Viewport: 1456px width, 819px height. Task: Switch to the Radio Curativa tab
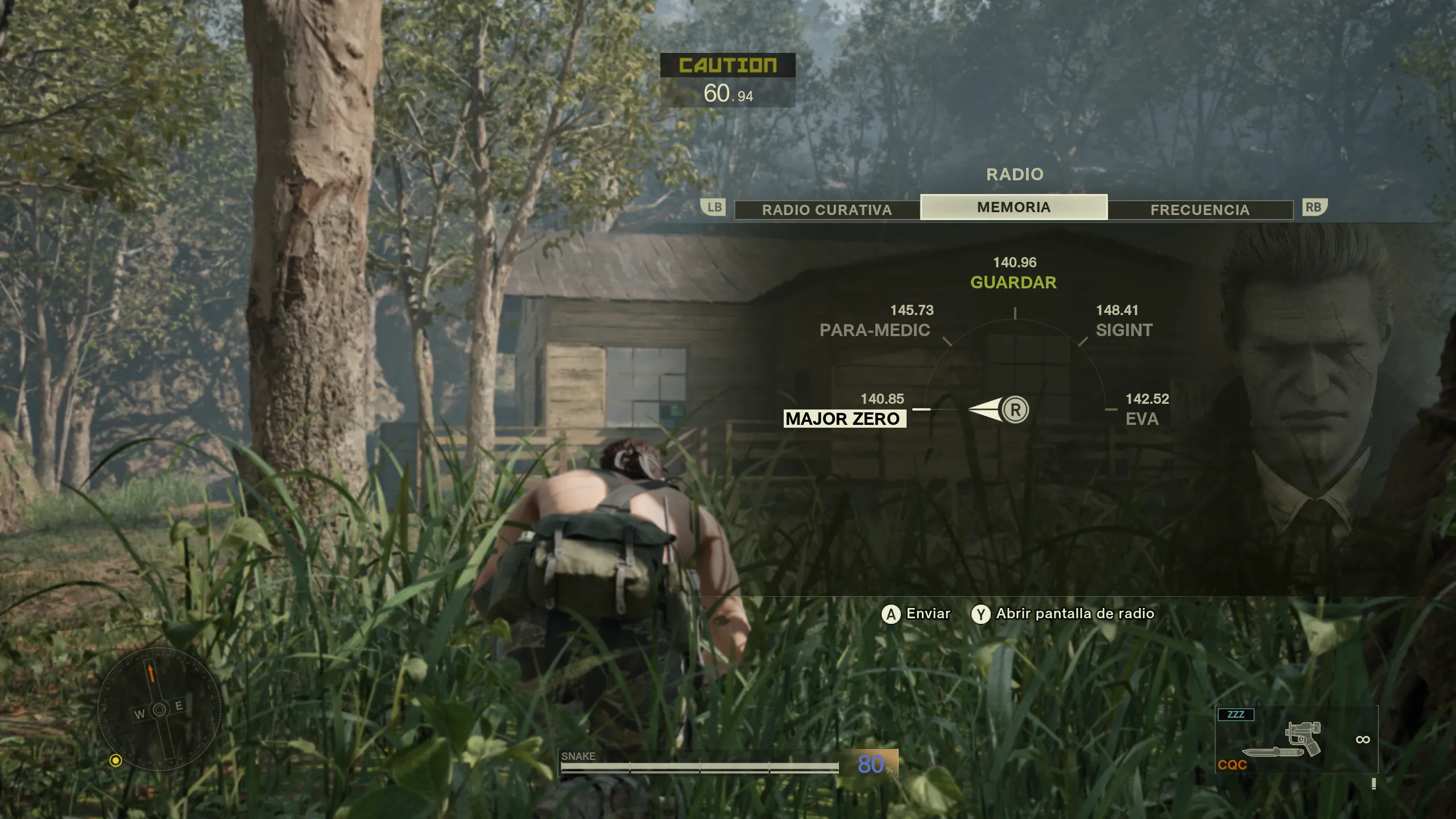826,210
